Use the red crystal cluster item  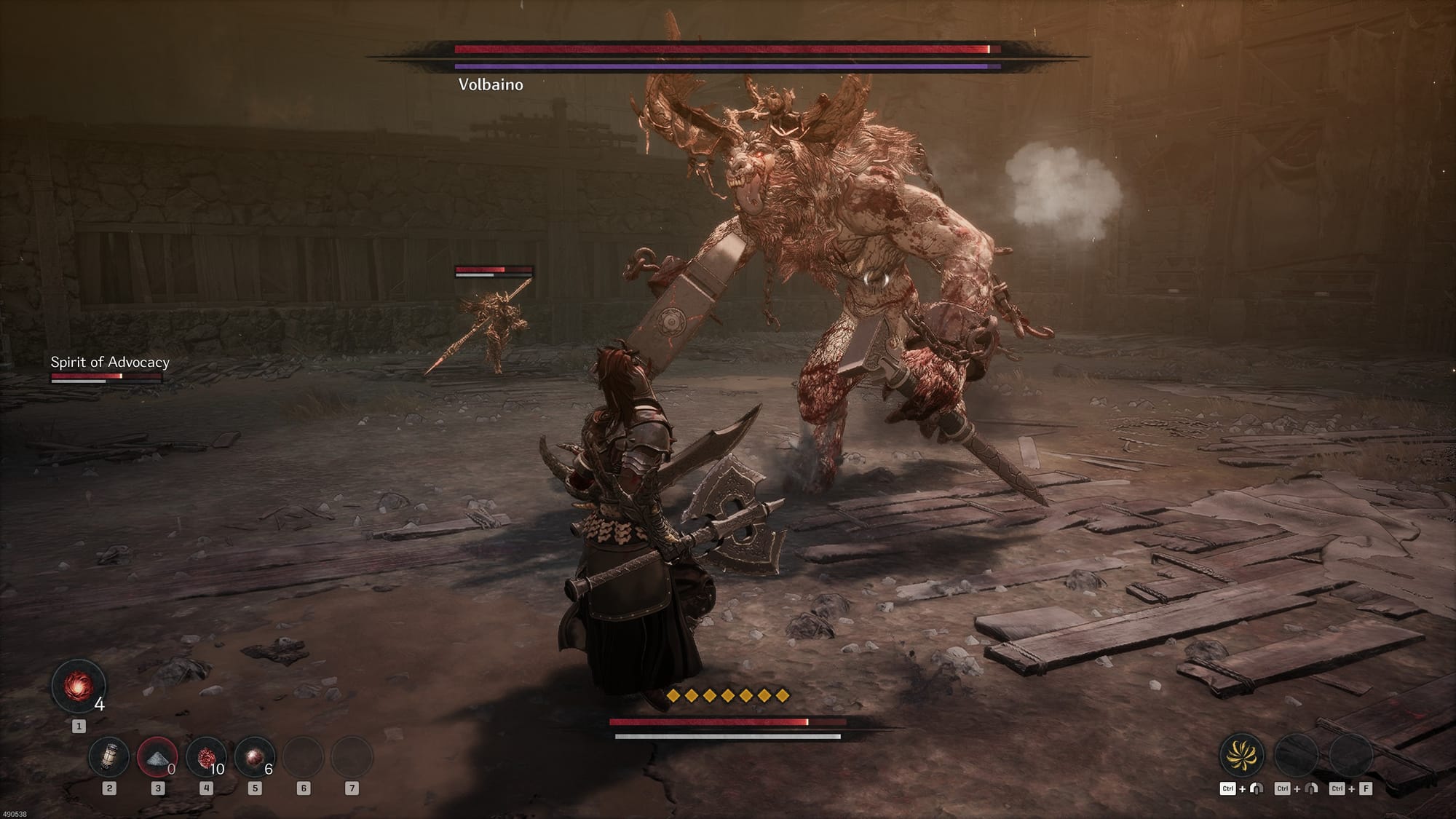point(206,757)
